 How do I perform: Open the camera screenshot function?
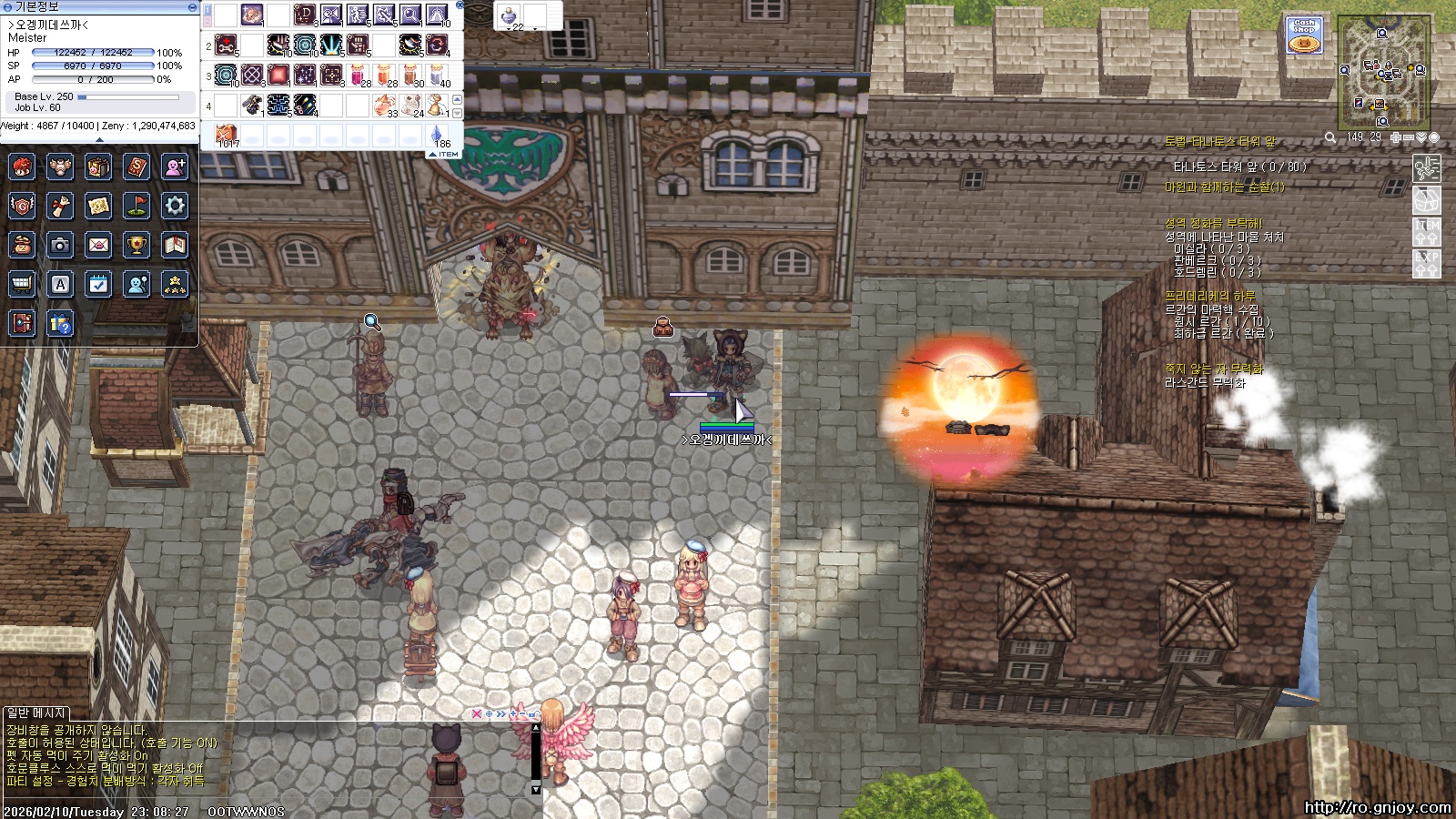pyautogui.click(x=60, y=245)
